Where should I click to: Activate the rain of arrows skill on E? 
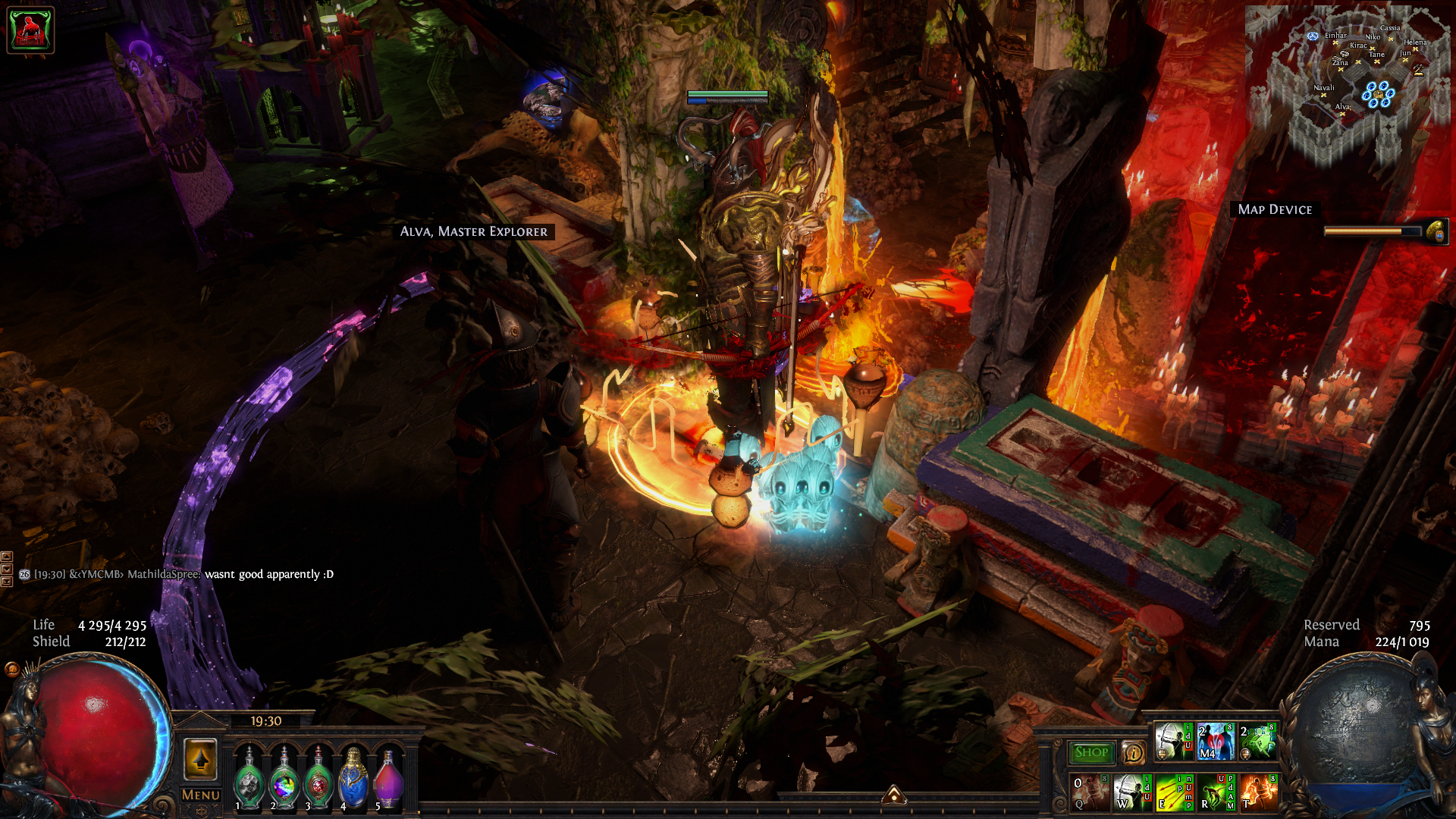[x=1174, y=792]
